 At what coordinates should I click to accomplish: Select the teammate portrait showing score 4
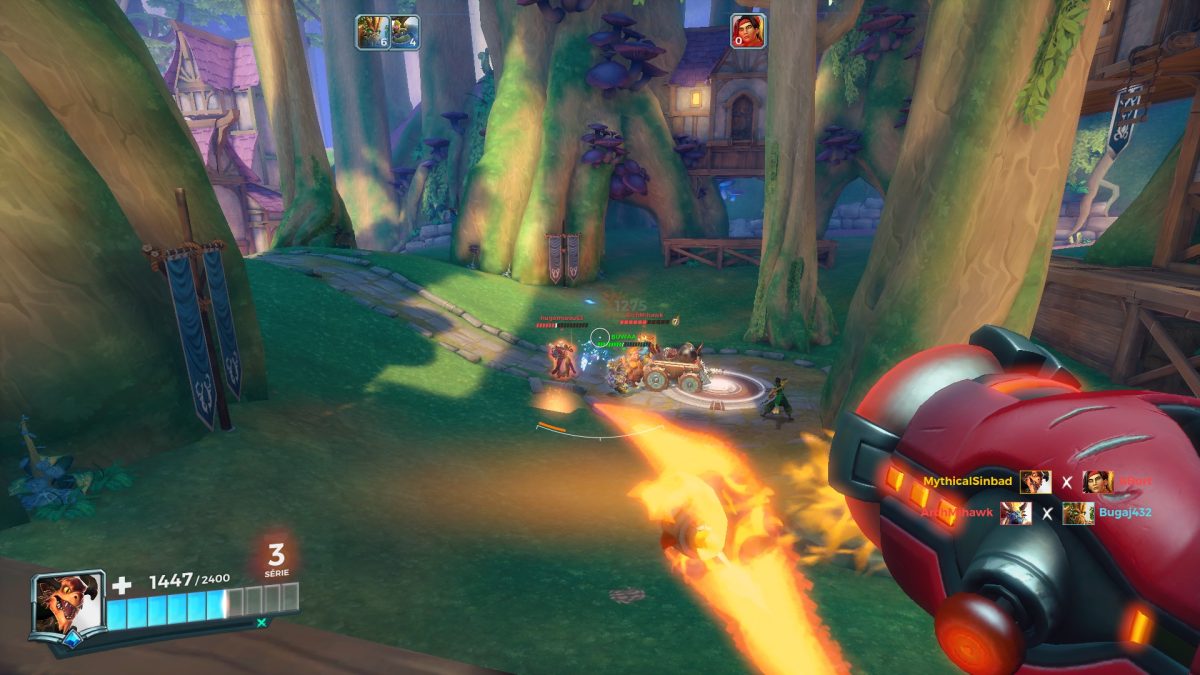click(x=404, y=32)
